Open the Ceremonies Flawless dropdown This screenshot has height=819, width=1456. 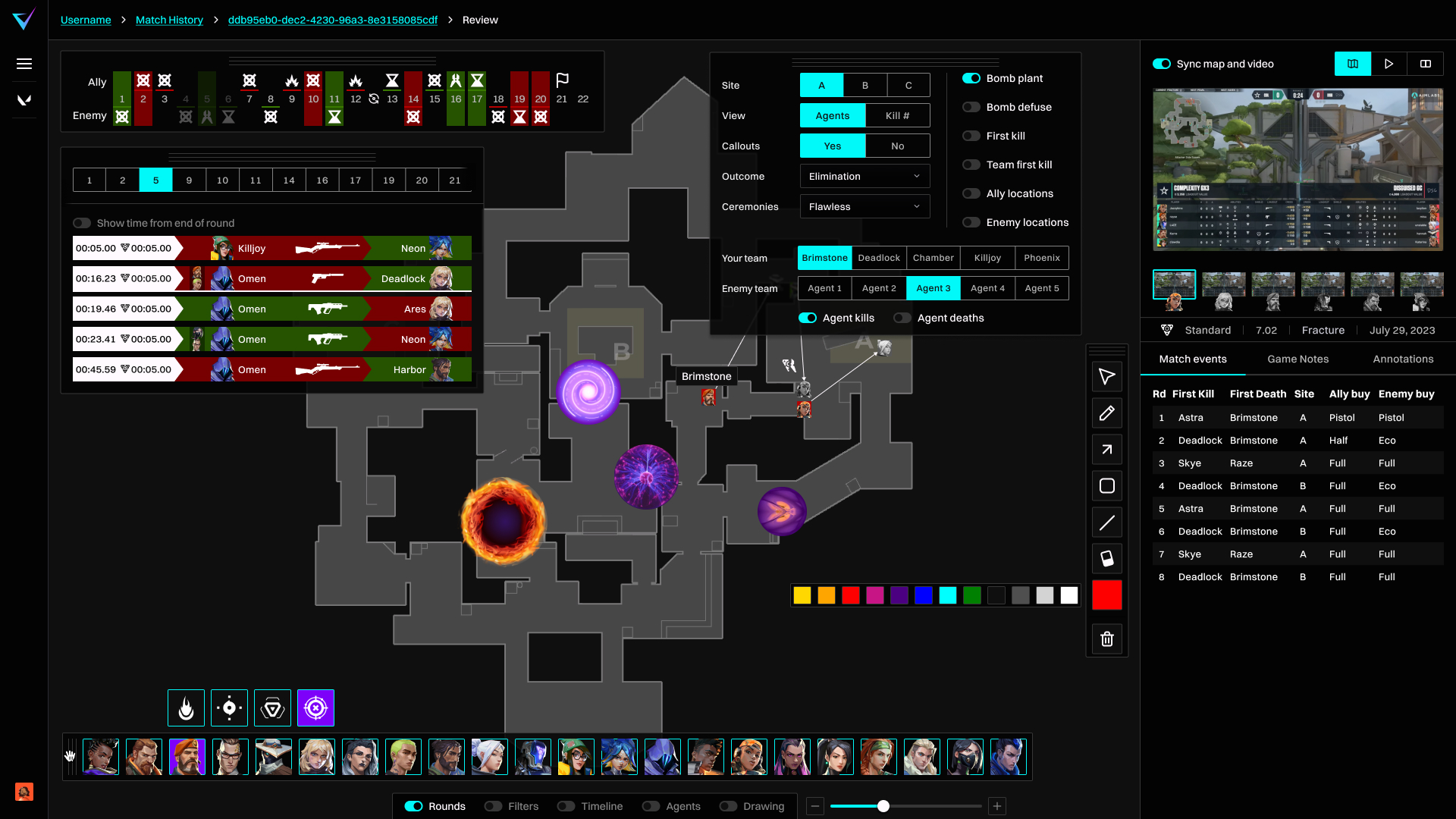(x=864, y=206)
